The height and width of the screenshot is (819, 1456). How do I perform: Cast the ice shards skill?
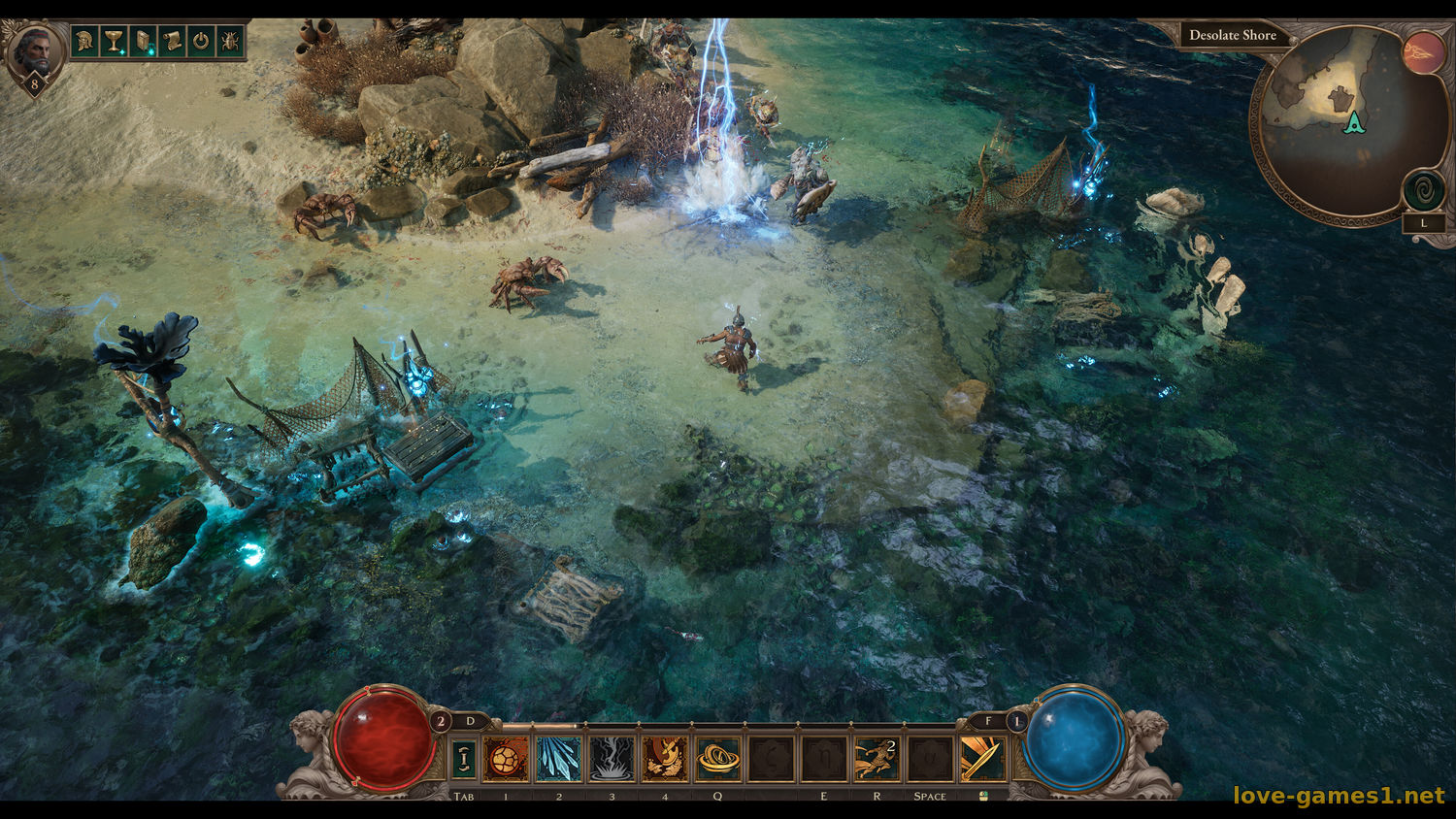[559, 759]
